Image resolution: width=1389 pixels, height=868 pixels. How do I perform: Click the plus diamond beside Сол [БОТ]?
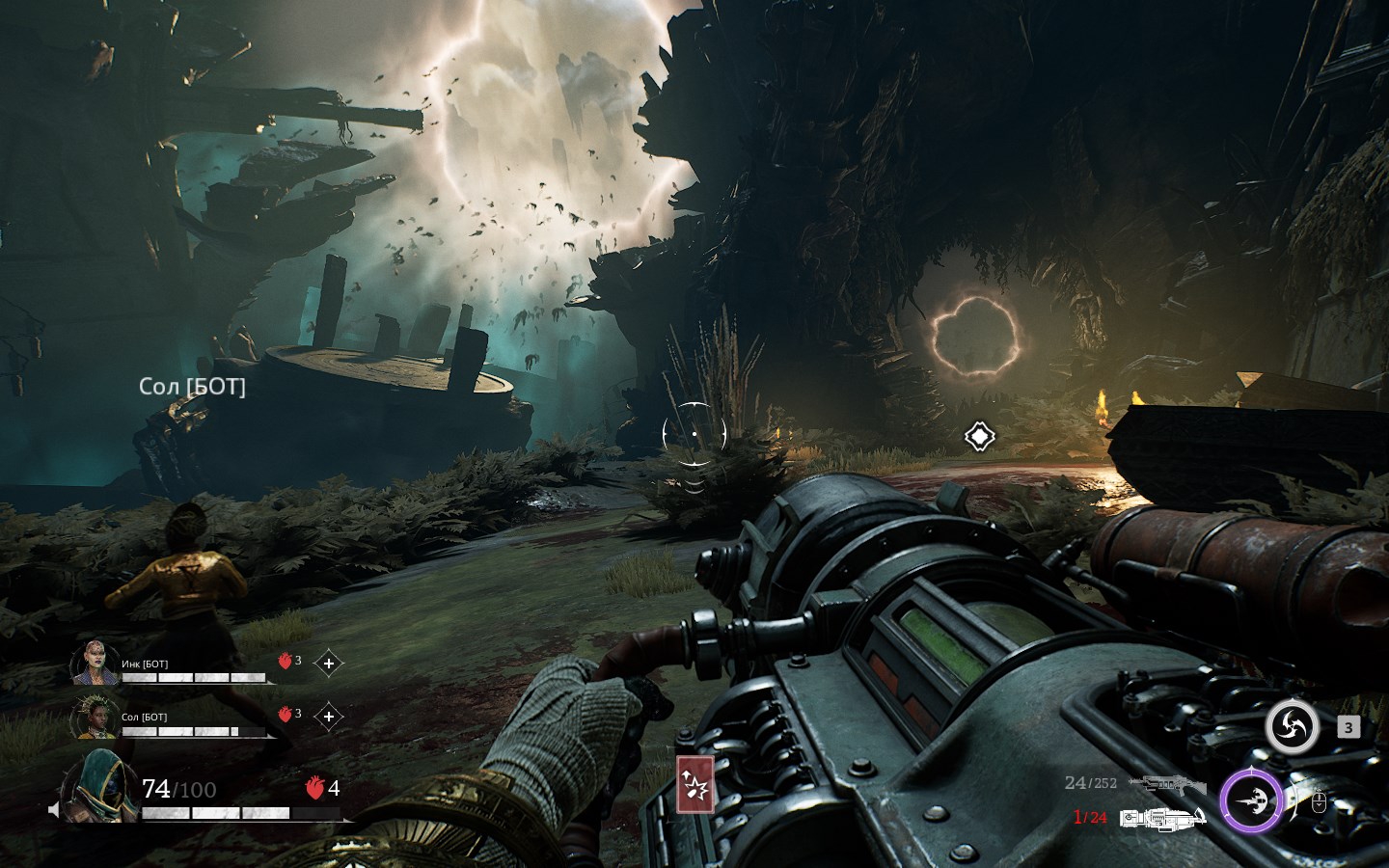(329, 717)
